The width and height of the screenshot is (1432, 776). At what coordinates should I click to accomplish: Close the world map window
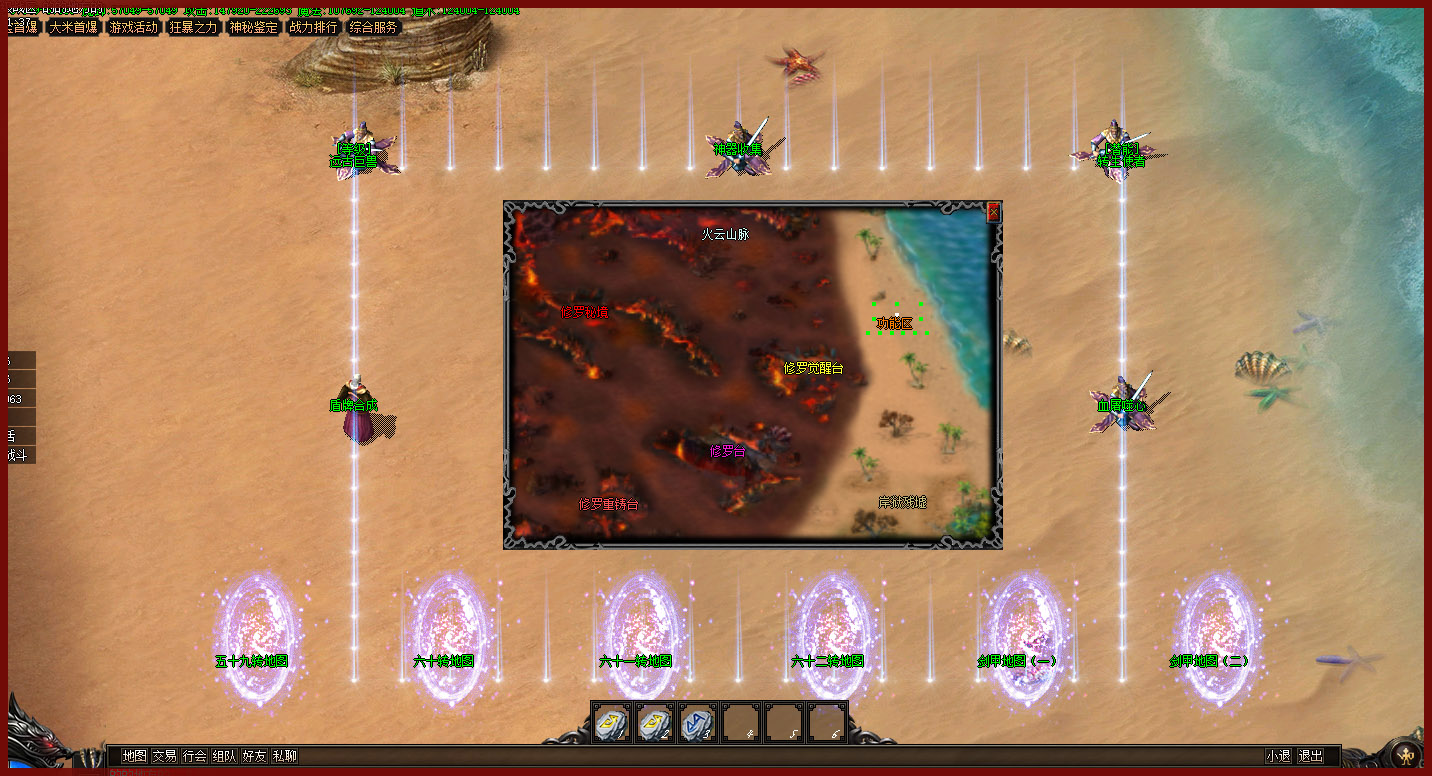tap(993, 212)
